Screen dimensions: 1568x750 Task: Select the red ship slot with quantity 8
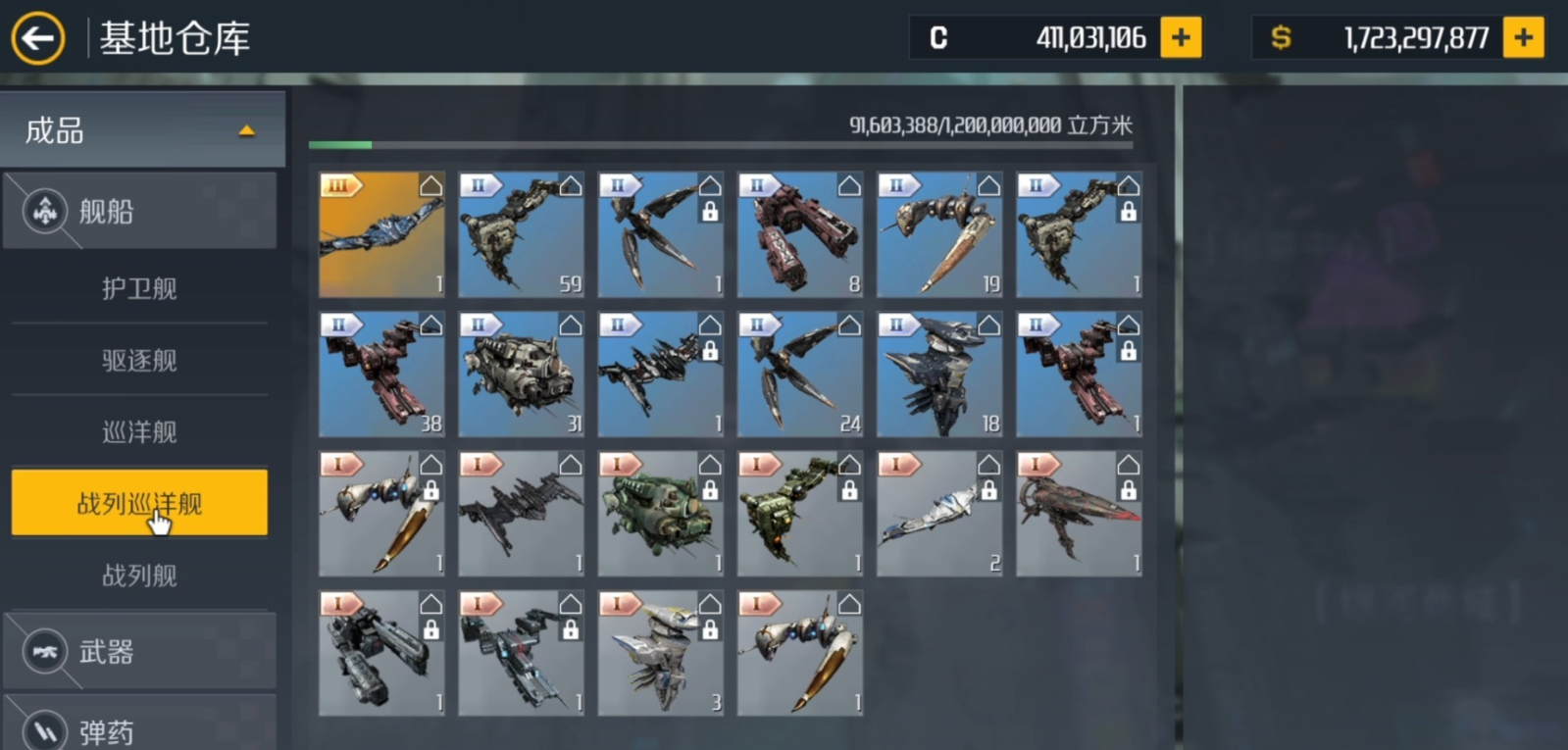(800, 235)
